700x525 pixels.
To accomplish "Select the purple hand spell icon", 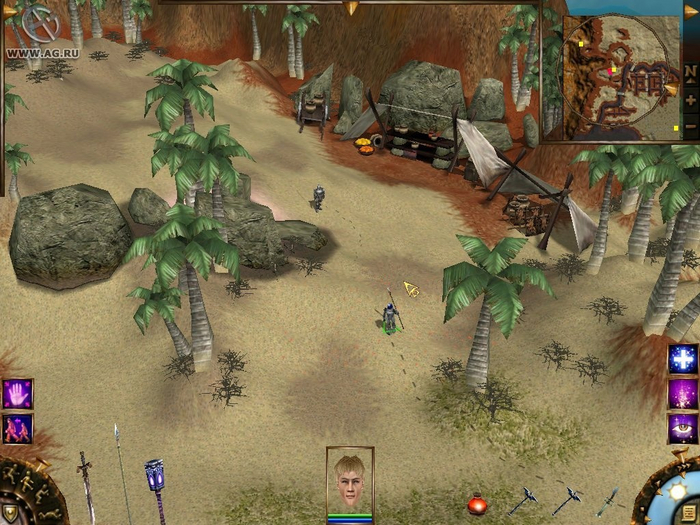I will [x=17, y=394].
